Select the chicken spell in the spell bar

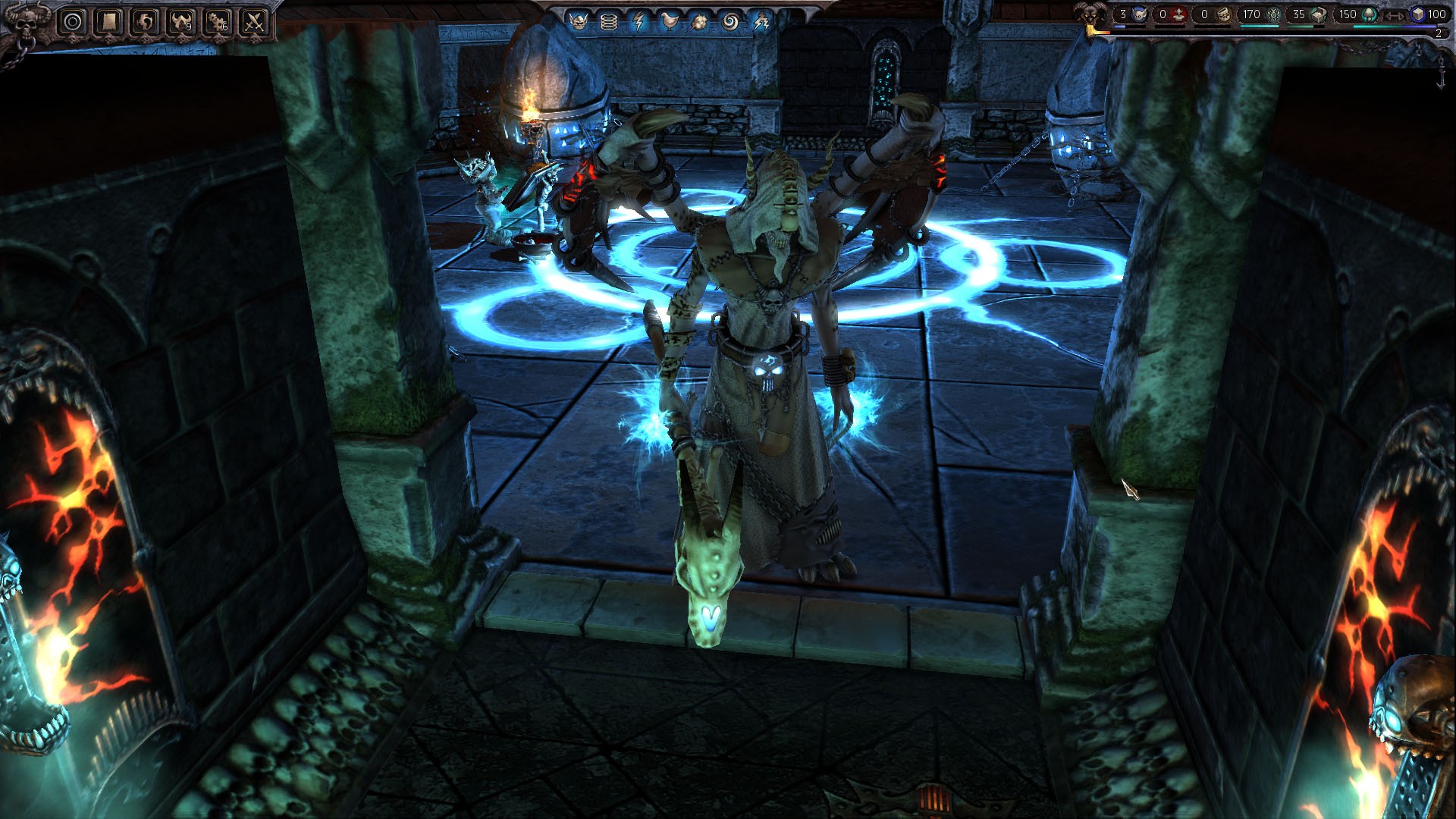670,20
